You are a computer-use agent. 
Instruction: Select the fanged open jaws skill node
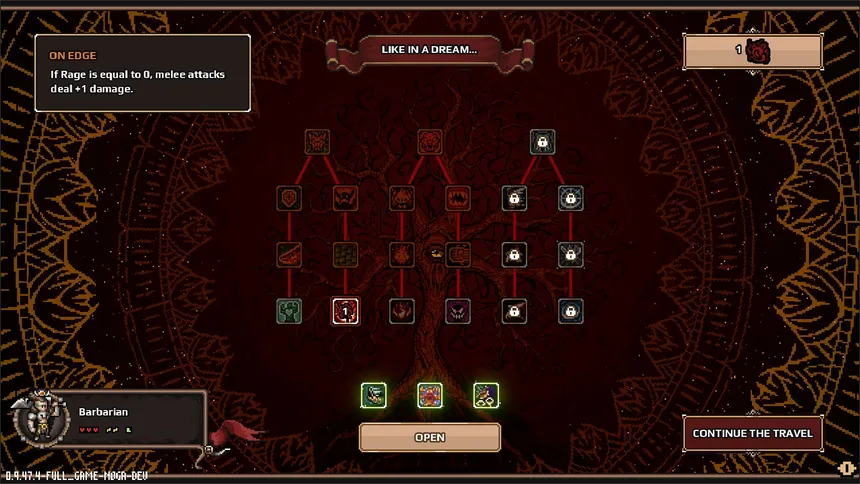point(458,197)
